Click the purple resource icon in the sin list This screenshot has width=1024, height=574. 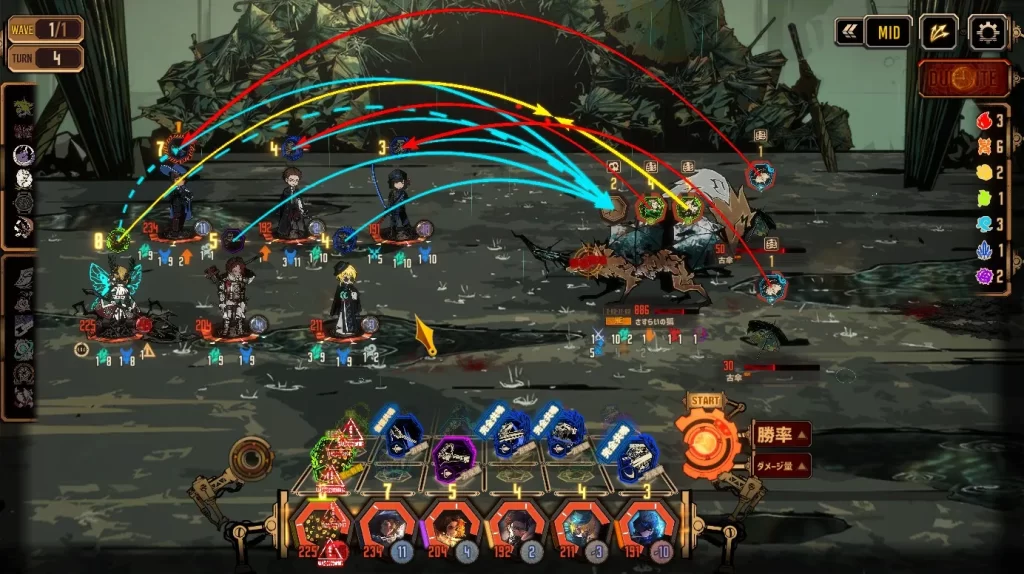[x=982, y=276]
